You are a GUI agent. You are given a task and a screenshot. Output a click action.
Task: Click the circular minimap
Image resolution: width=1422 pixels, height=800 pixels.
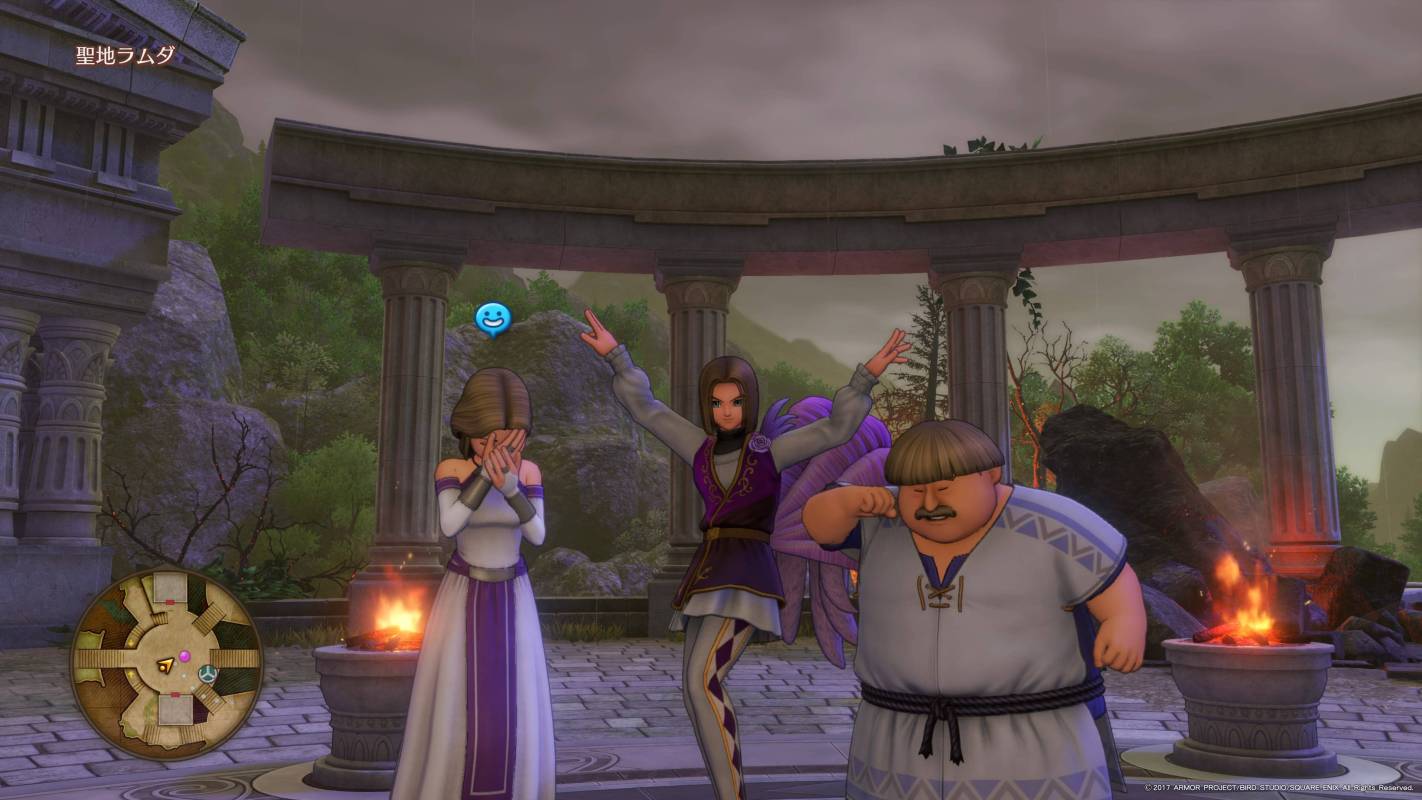[x=166, y=663]
